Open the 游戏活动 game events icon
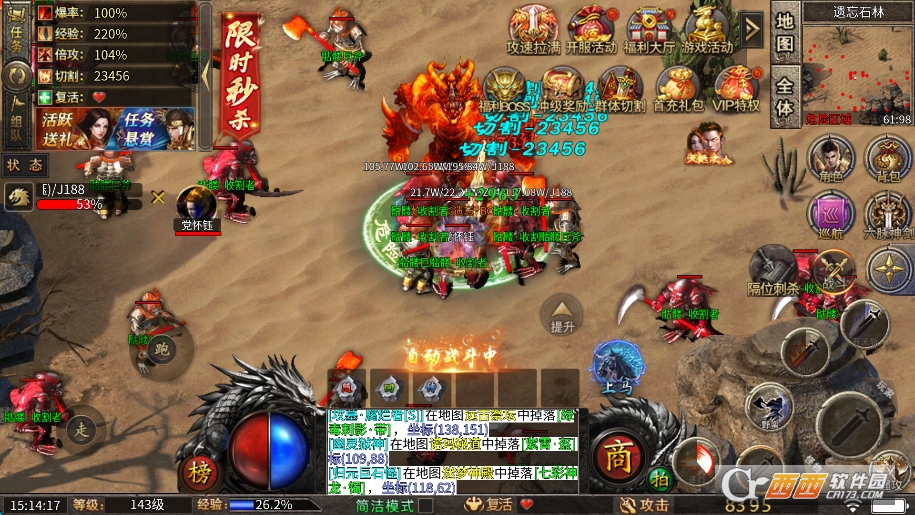The width and height of the screenshot is (915, 515). click(x=708, y=28)
